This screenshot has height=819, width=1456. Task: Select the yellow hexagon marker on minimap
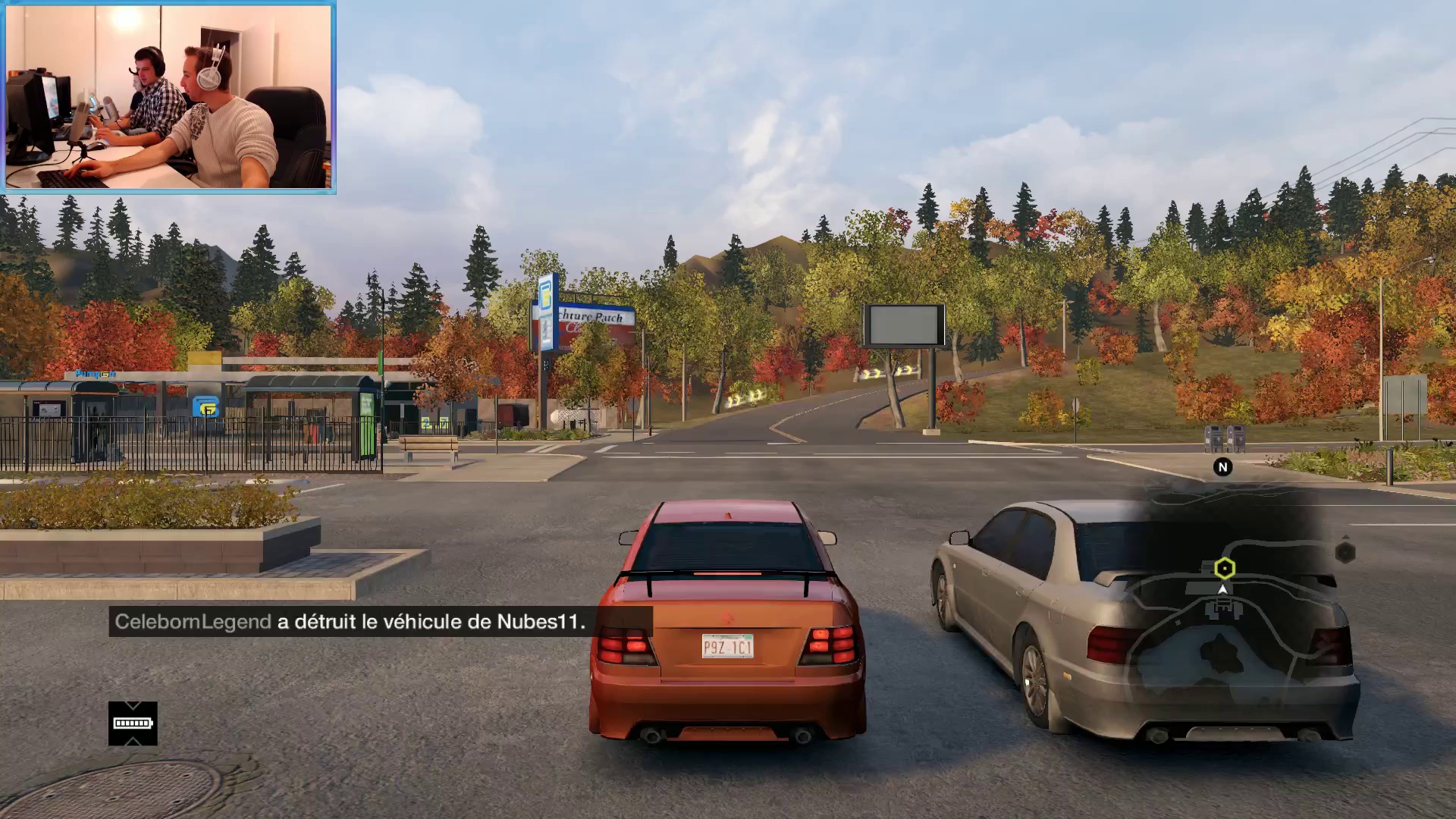point(1224,568)
